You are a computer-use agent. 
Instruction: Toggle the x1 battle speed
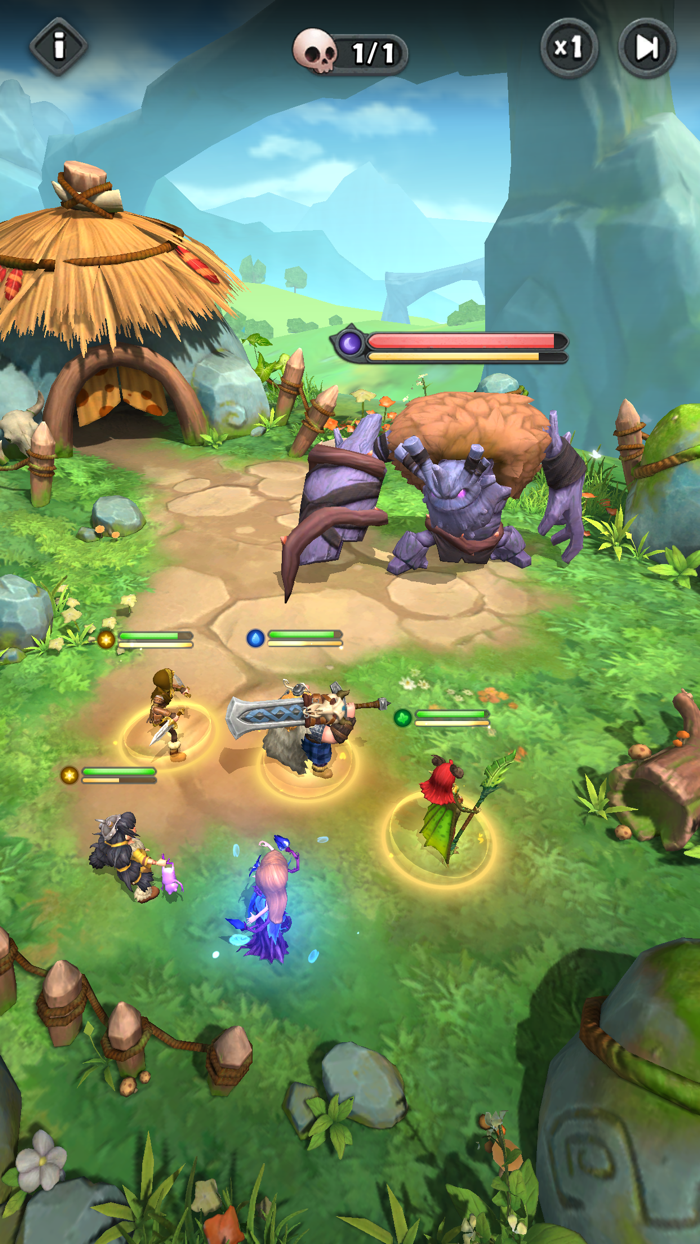pyautogui.click(x=569, y=47)
